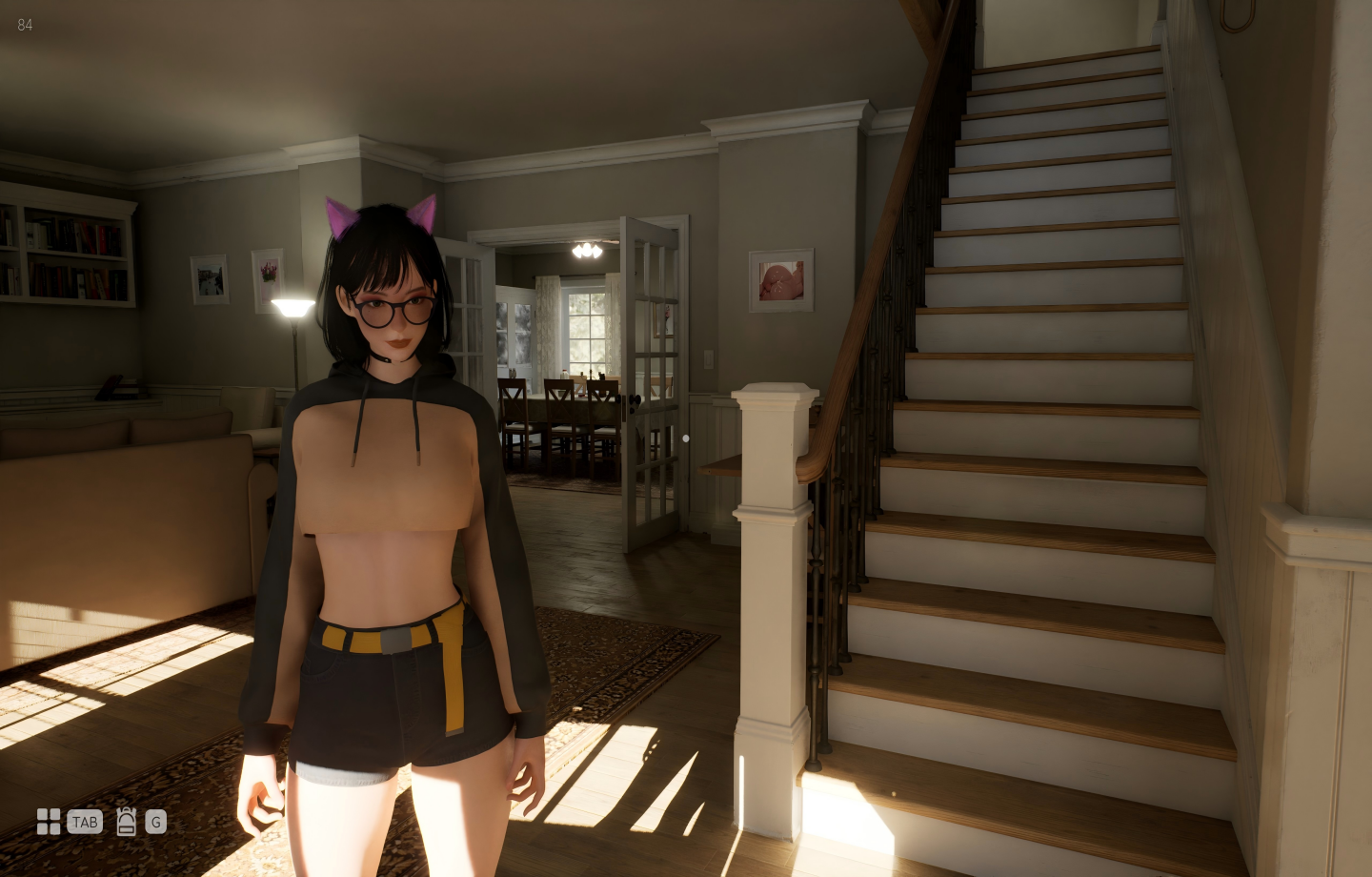Viewport: 1372px width, 877px height.
Task: Select the center interaction dot
Action: pos(686,438)
